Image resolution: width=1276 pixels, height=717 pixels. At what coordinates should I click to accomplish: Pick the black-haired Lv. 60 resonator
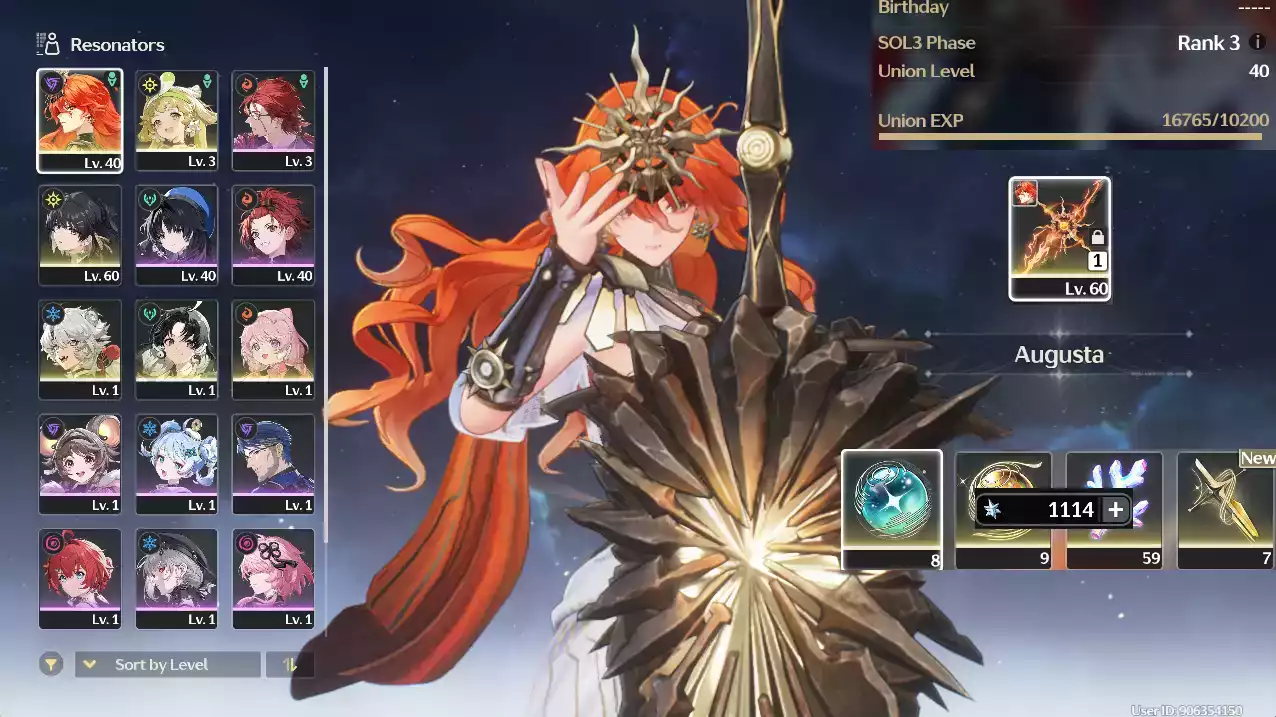(x=80, y=234)
